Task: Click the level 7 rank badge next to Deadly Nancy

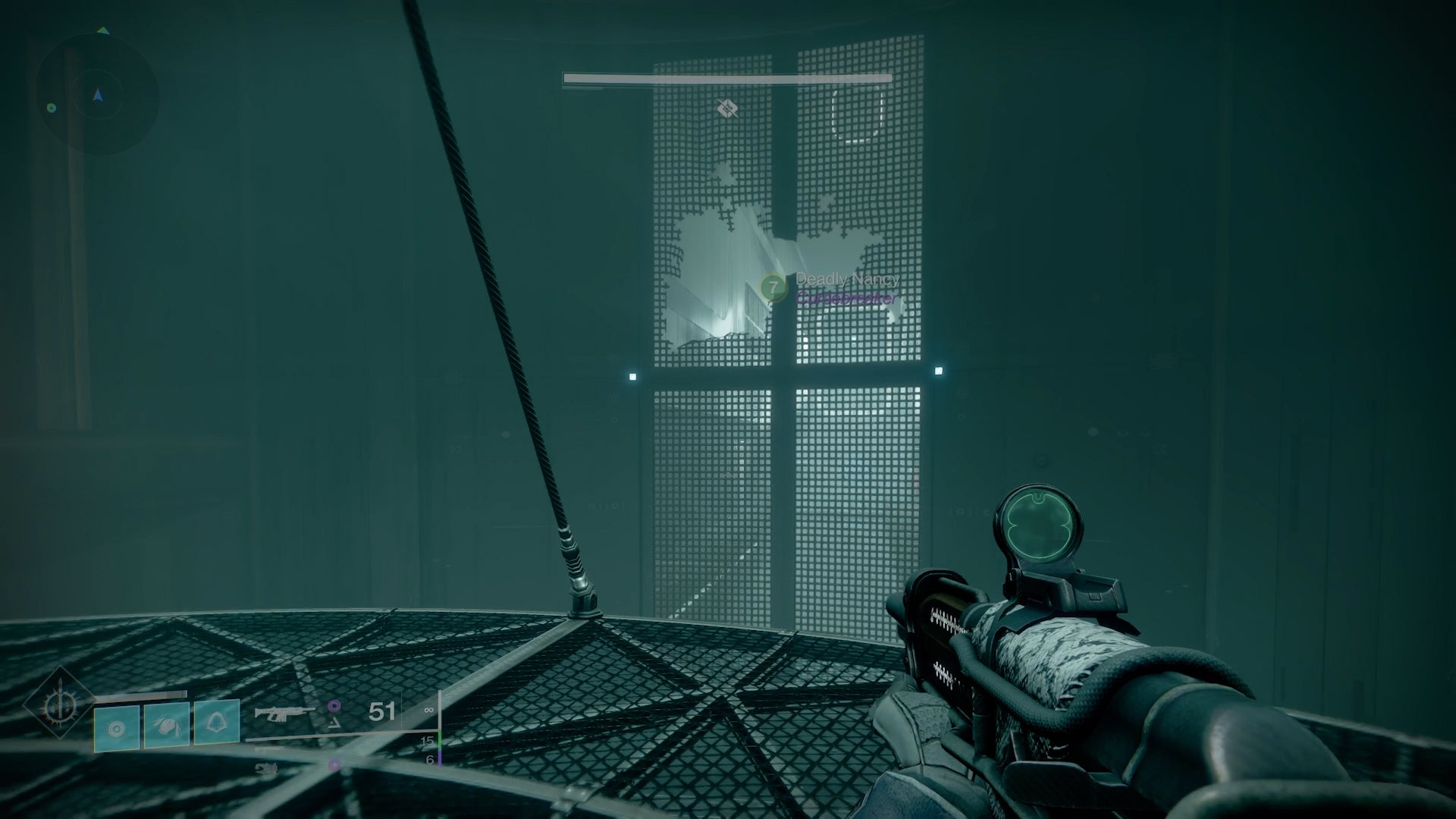Action: tap(773, 289)
